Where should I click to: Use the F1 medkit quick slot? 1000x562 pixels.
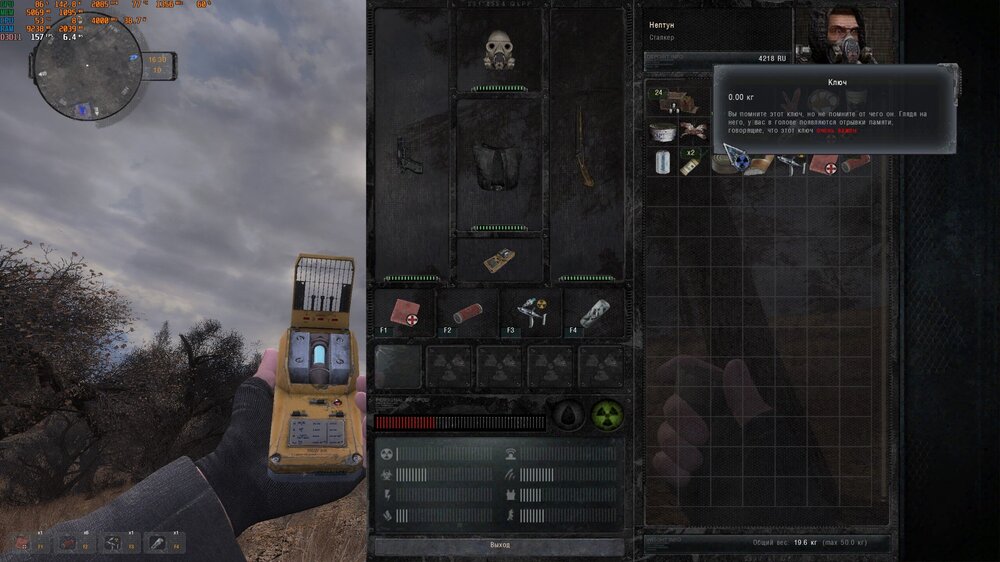click(x=405, y=312)
